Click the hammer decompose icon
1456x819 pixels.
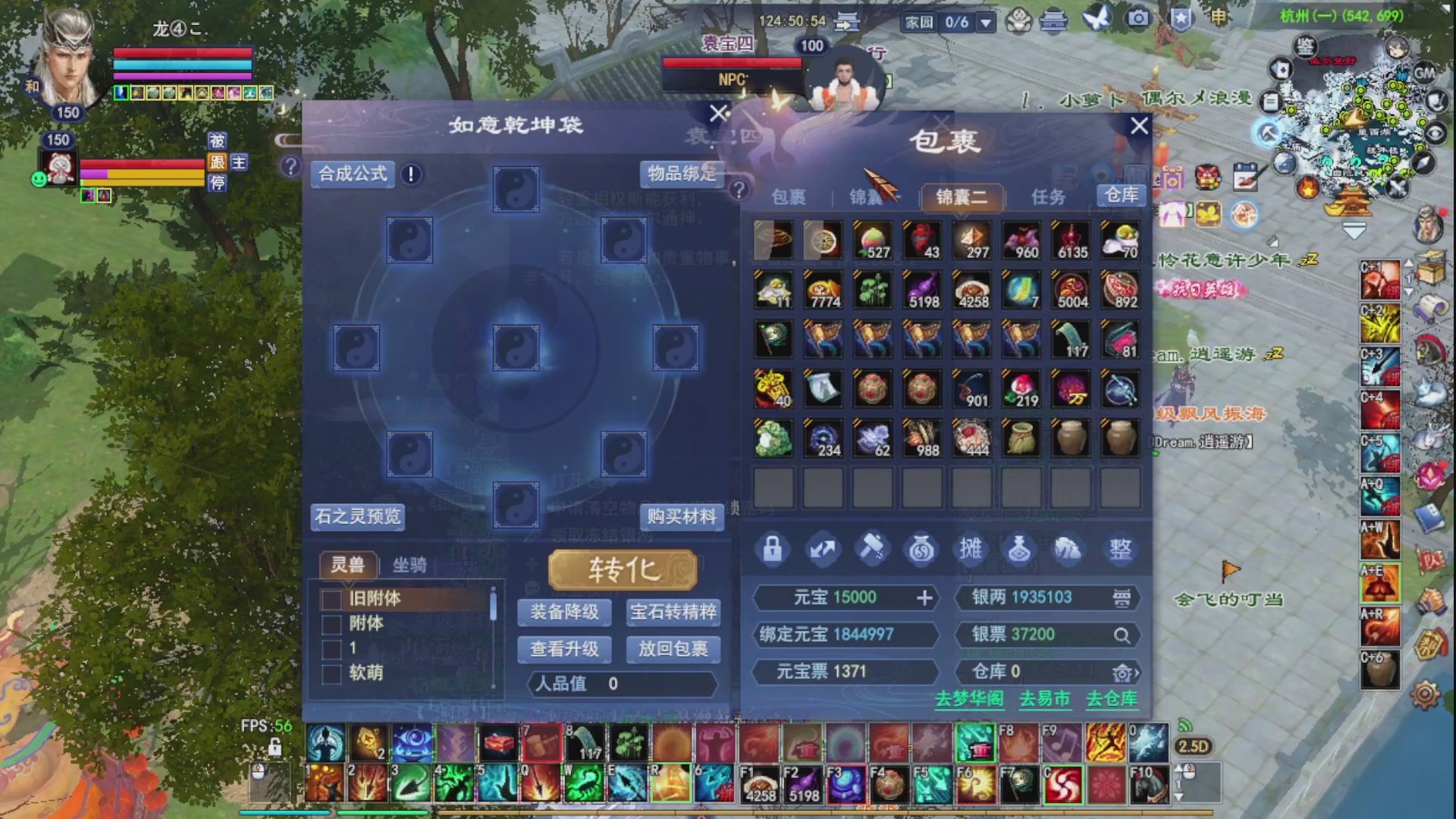[x=871, y=549]
